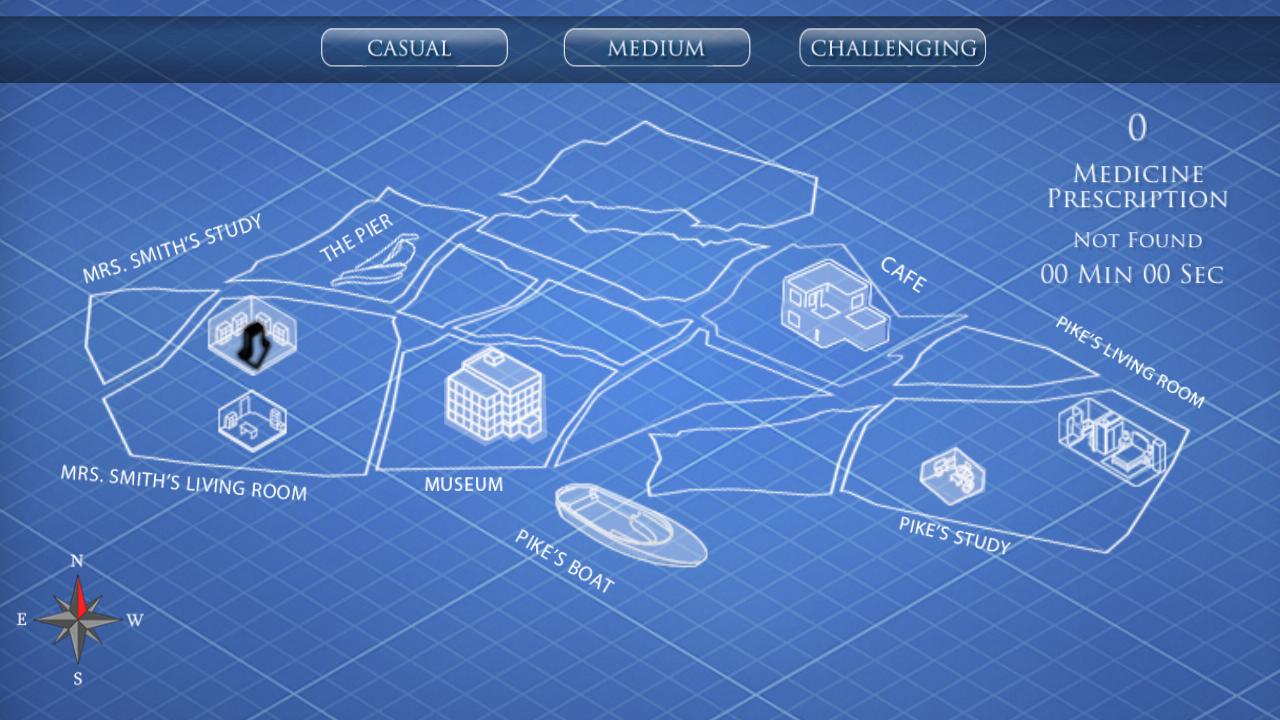Click the Not Found status text
1280x720 pixels.
(1137, 240)
